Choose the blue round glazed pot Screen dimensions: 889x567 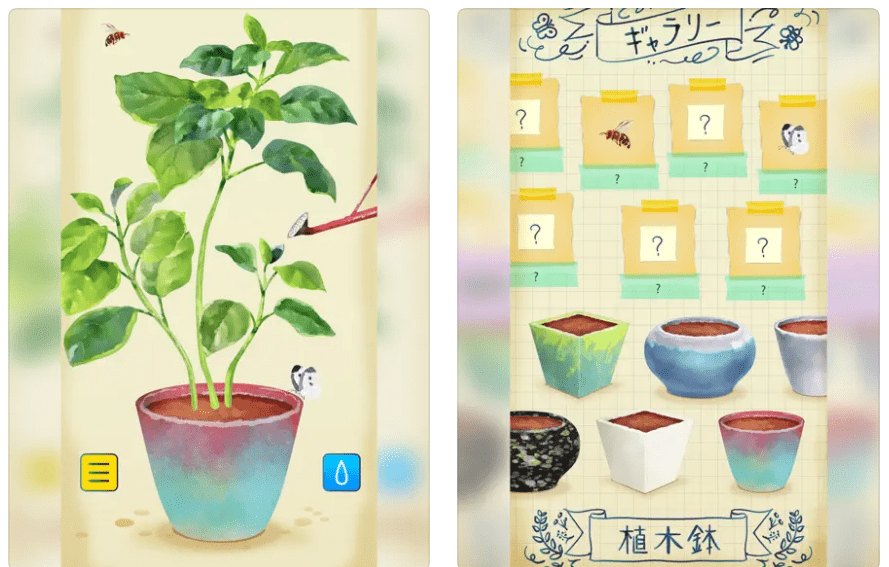pyautogui.click(x=699, y=355)
